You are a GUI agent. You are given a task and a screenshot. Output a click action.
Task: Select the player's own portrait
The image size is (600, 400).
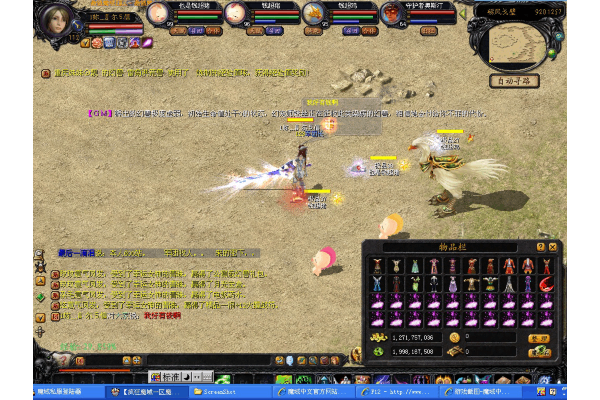(x=59, y=18)
